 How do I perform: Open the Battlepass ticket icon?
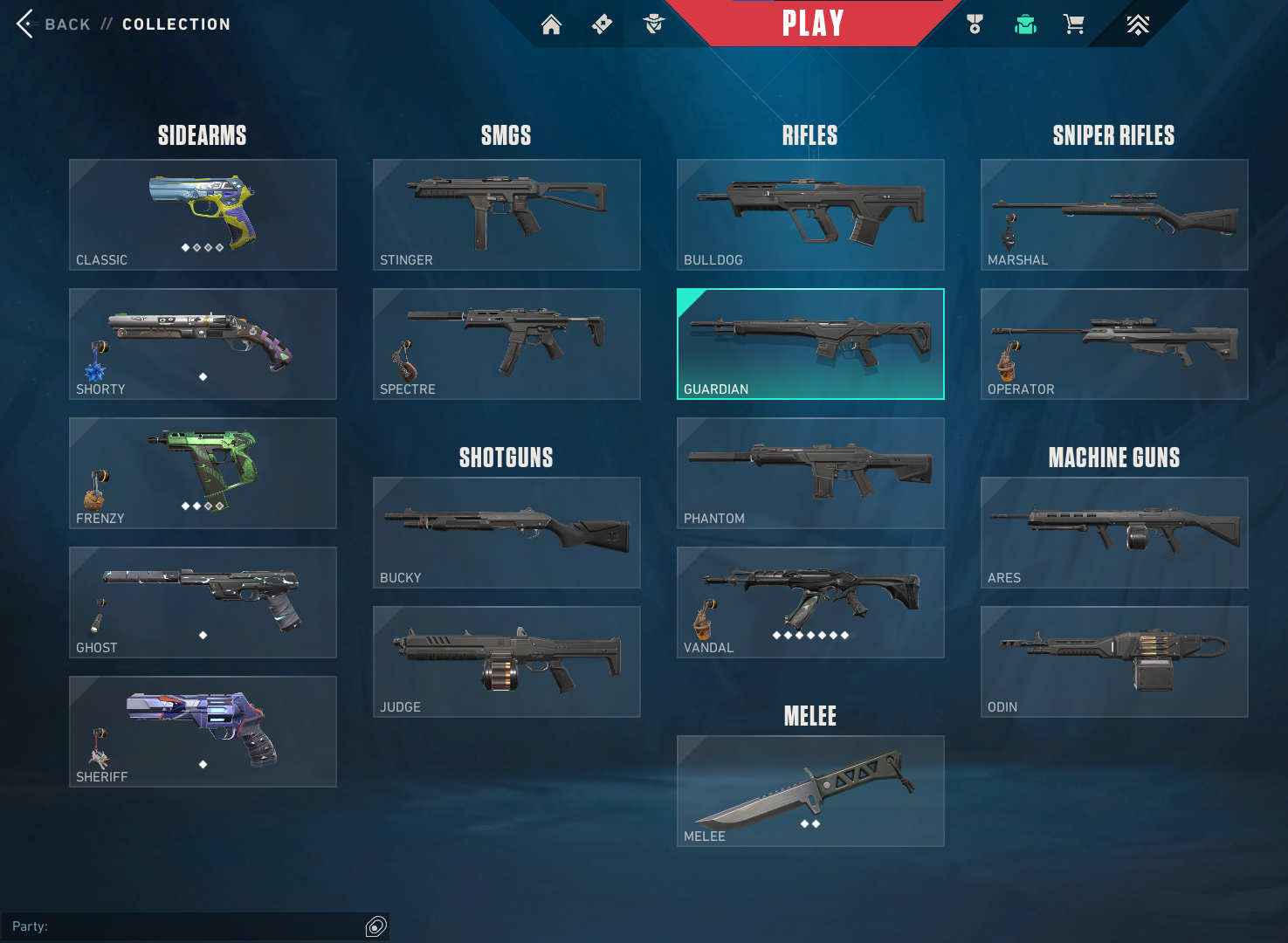(602, 24)
